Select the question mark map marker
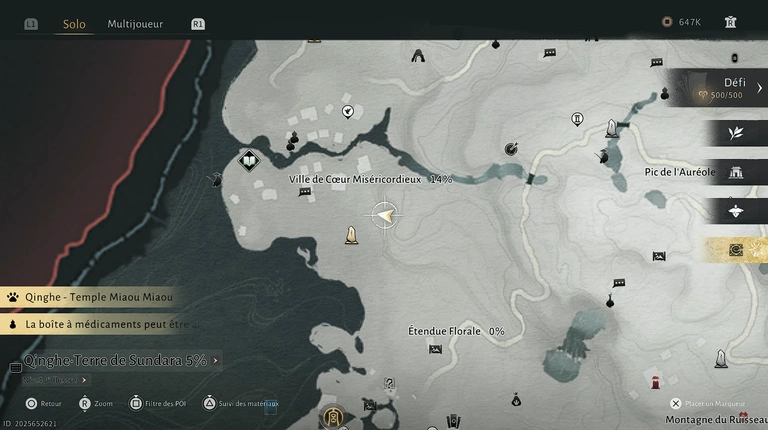768x430 pixels. click(390, 383)
